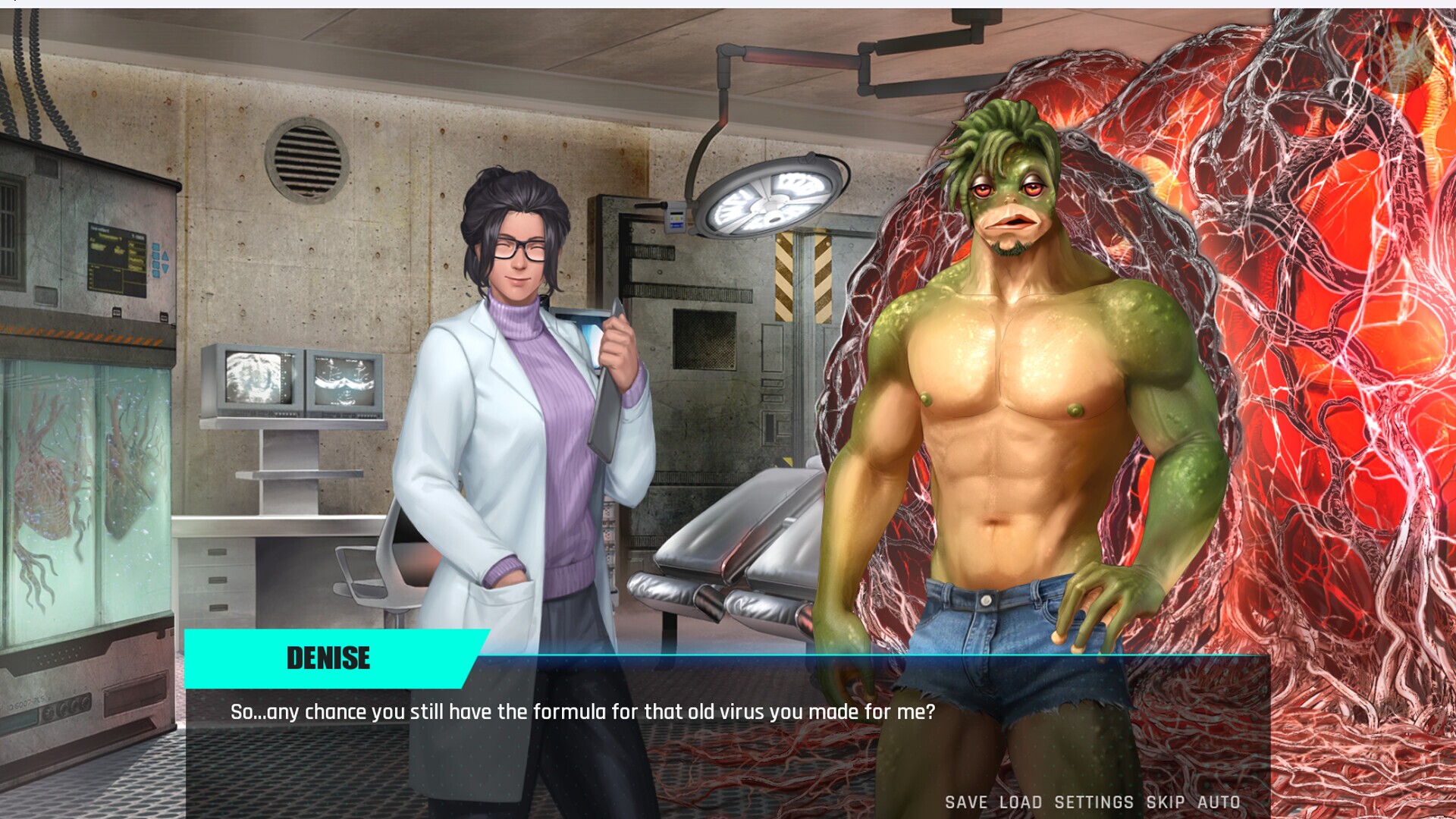
Task: Advance Denise's dialogue text
Action: [582, 712]
